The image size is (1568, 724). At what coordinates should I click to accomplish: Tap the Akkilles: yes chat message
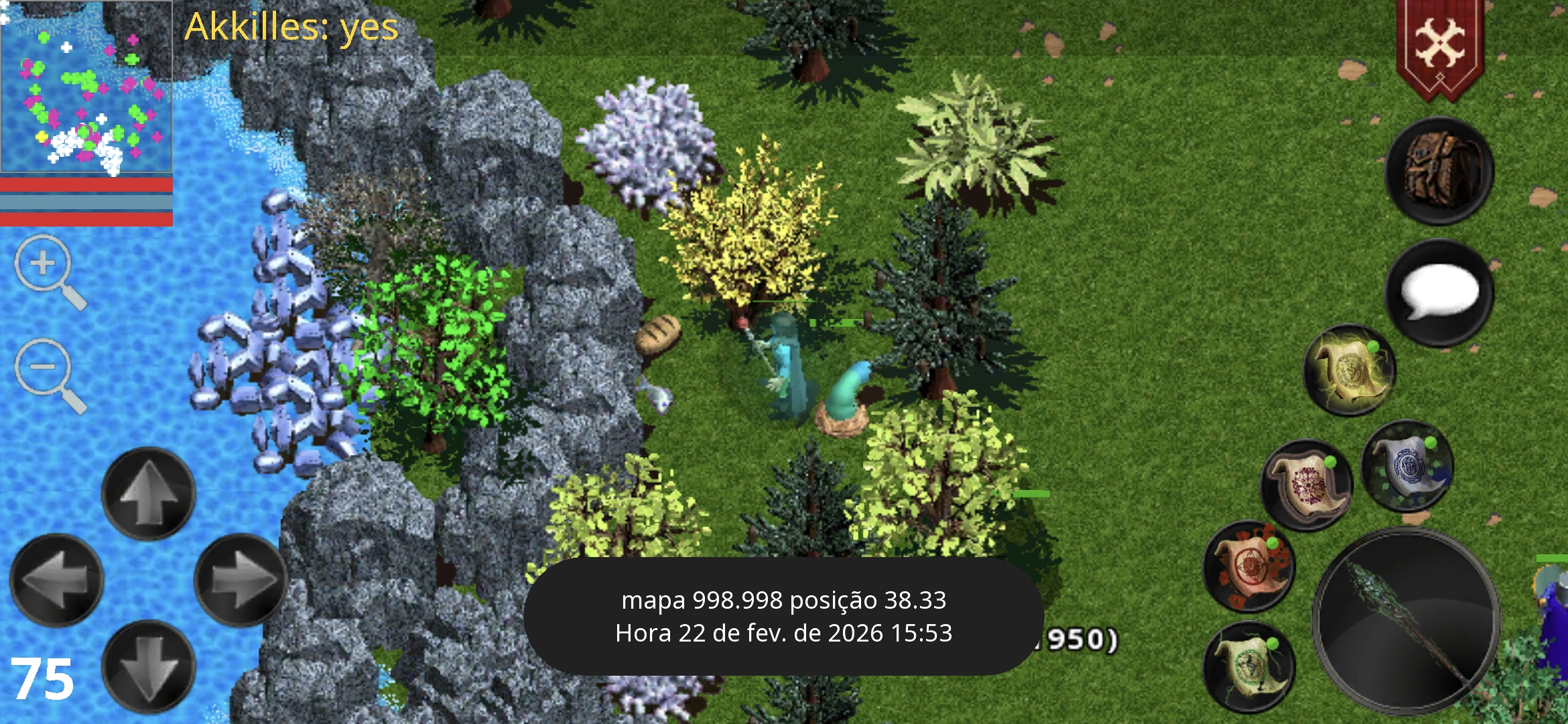(x=289, y=28)
